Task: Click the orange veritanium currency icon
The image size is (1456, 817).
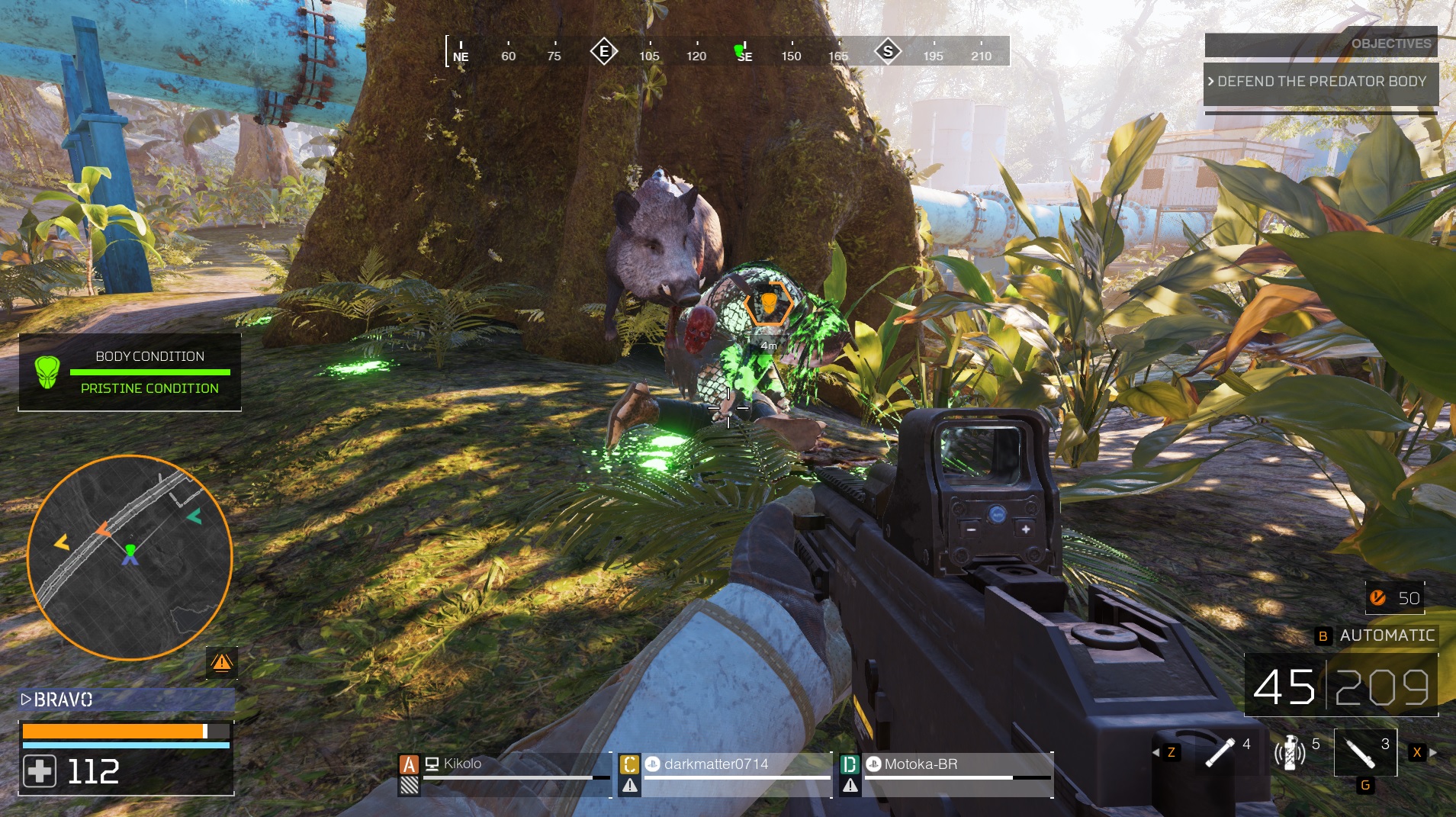Action: 1377,598
